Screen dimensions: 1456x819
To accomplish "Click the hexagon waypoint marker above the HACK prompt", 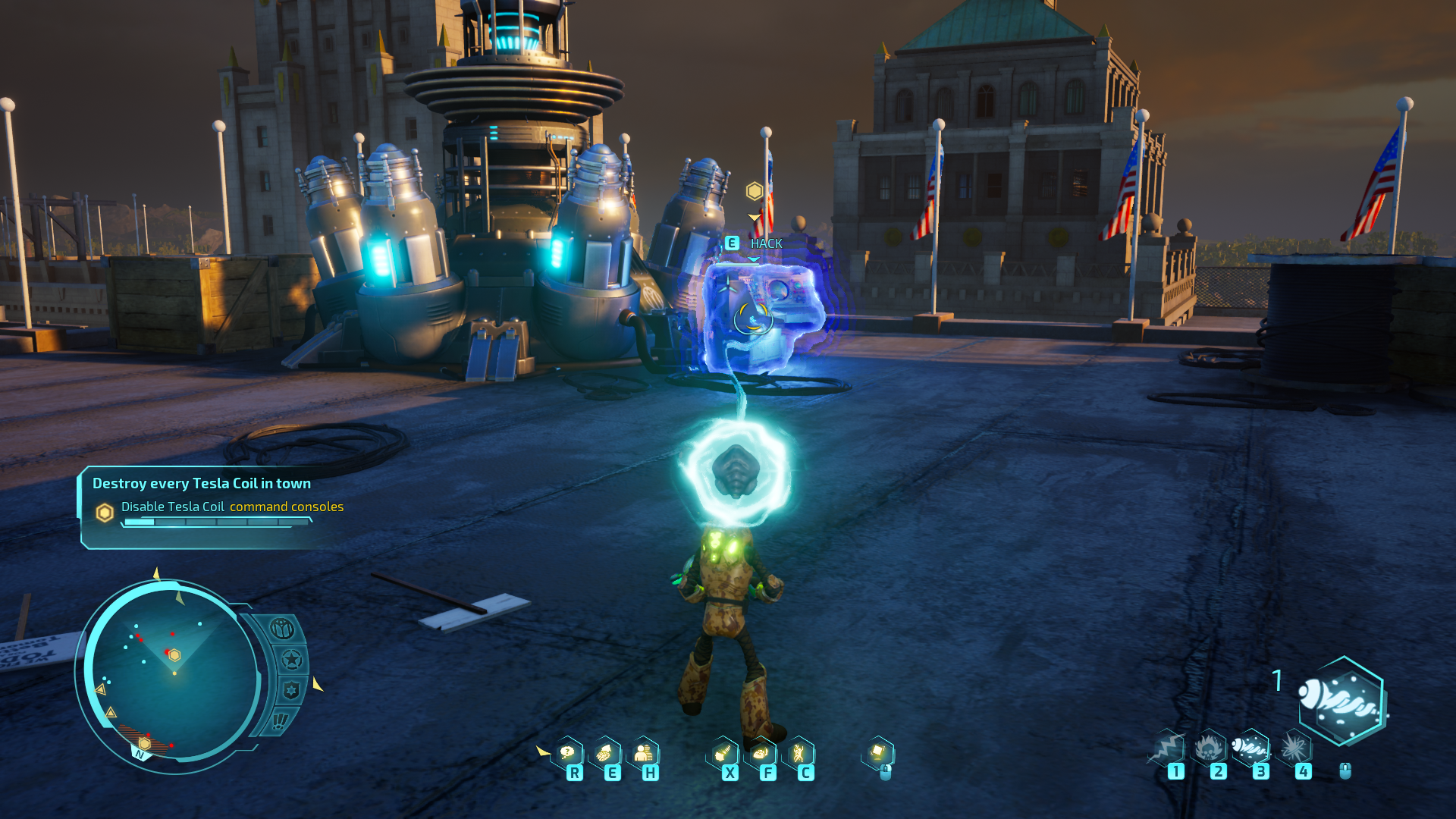I will (754, 191).
